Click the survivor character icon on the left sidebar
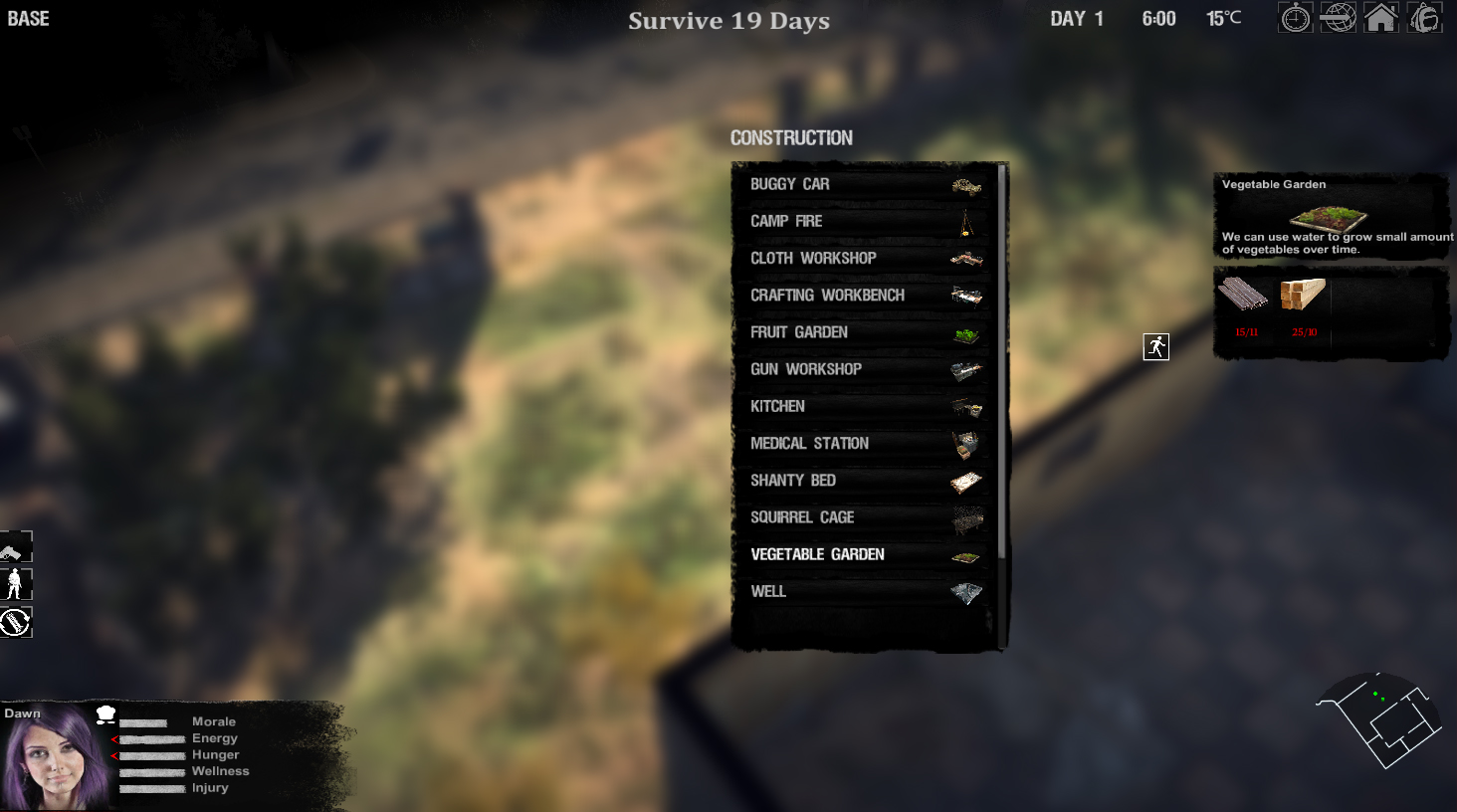Image resolution: width=1457 pixels, height=812 pixels. [13, 584]
